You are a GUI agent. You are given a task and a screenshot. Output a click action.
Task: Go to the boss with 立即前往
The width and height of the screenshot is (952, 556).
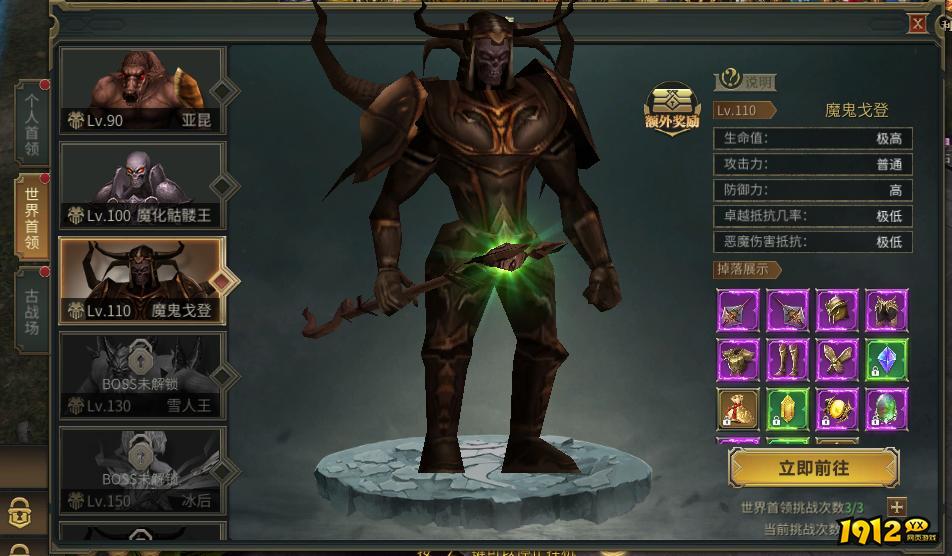(x=813, y=467)
